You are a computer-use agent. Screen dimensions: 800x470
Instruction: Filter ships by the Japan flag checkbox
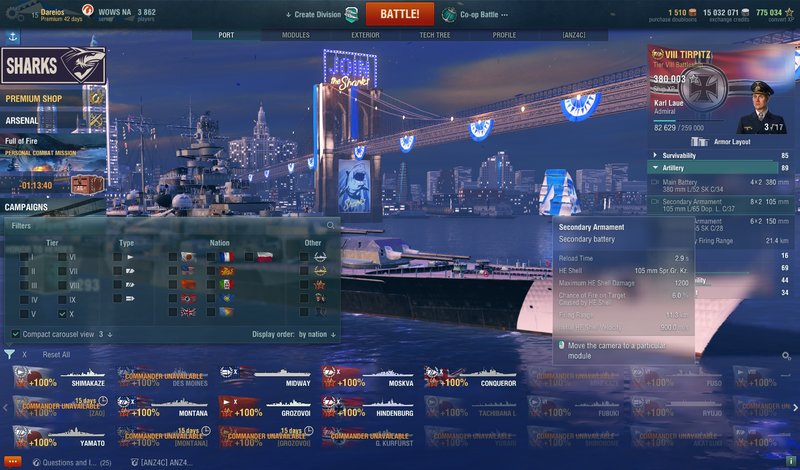point(174,257)
